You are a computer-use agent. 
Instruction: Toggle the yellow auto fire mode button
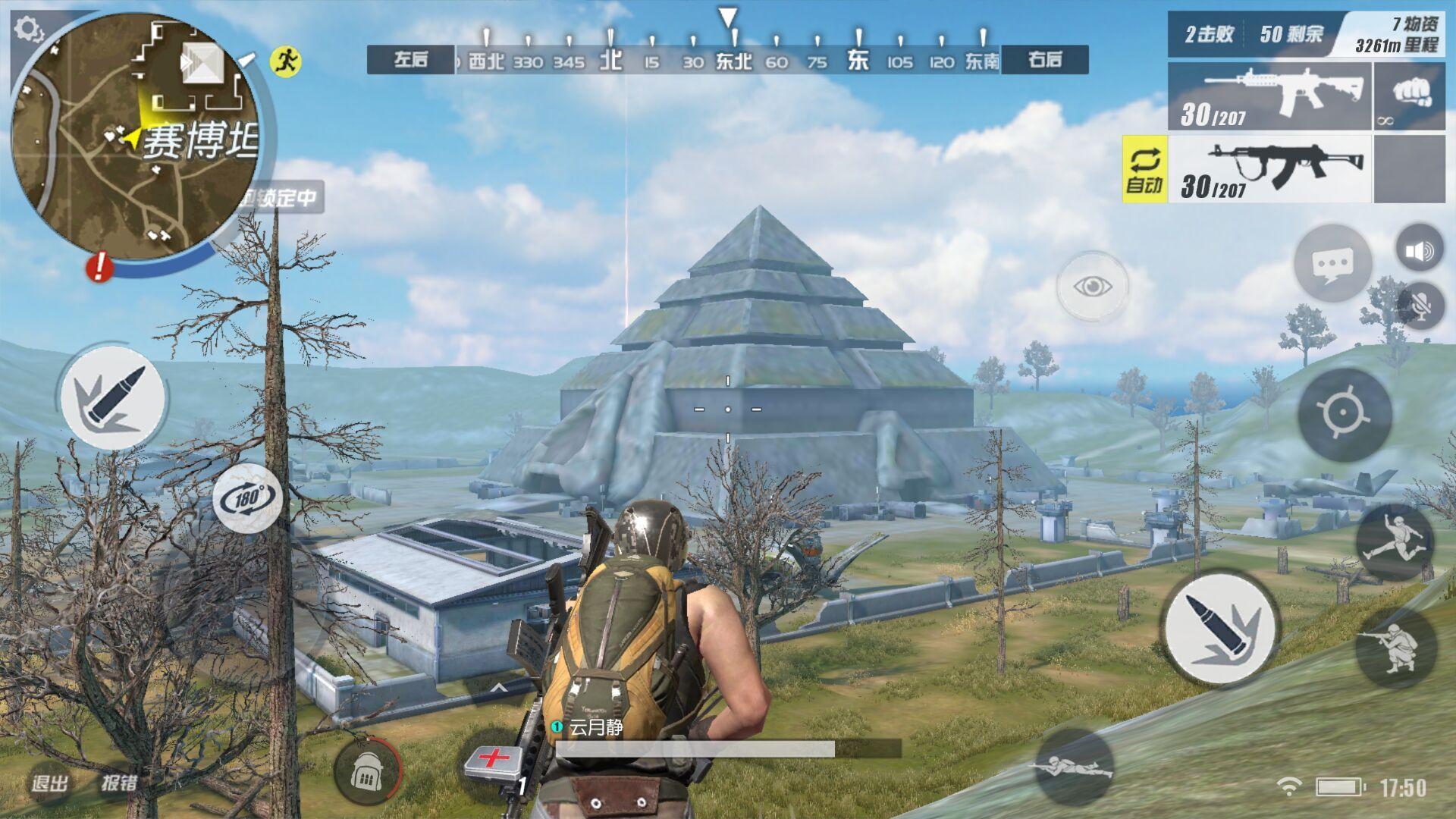1144,169
